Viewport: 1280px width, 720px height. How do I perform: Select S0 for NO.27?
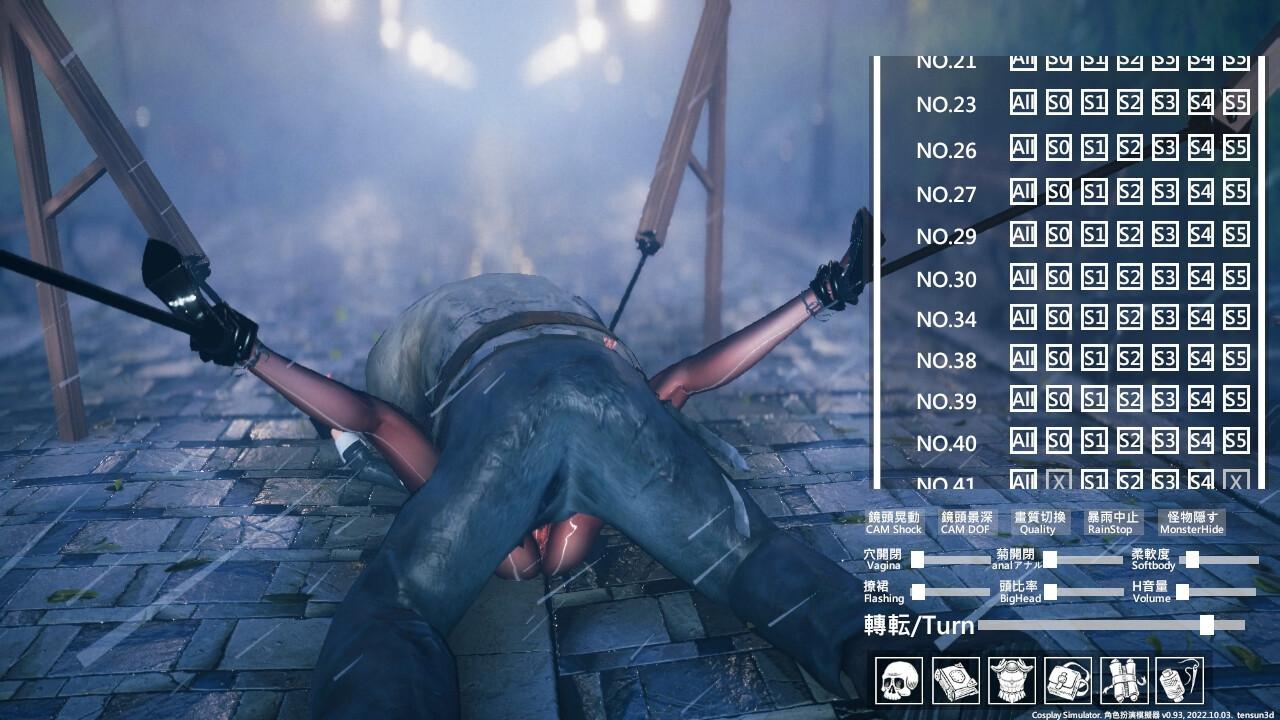click(1059, 191)
